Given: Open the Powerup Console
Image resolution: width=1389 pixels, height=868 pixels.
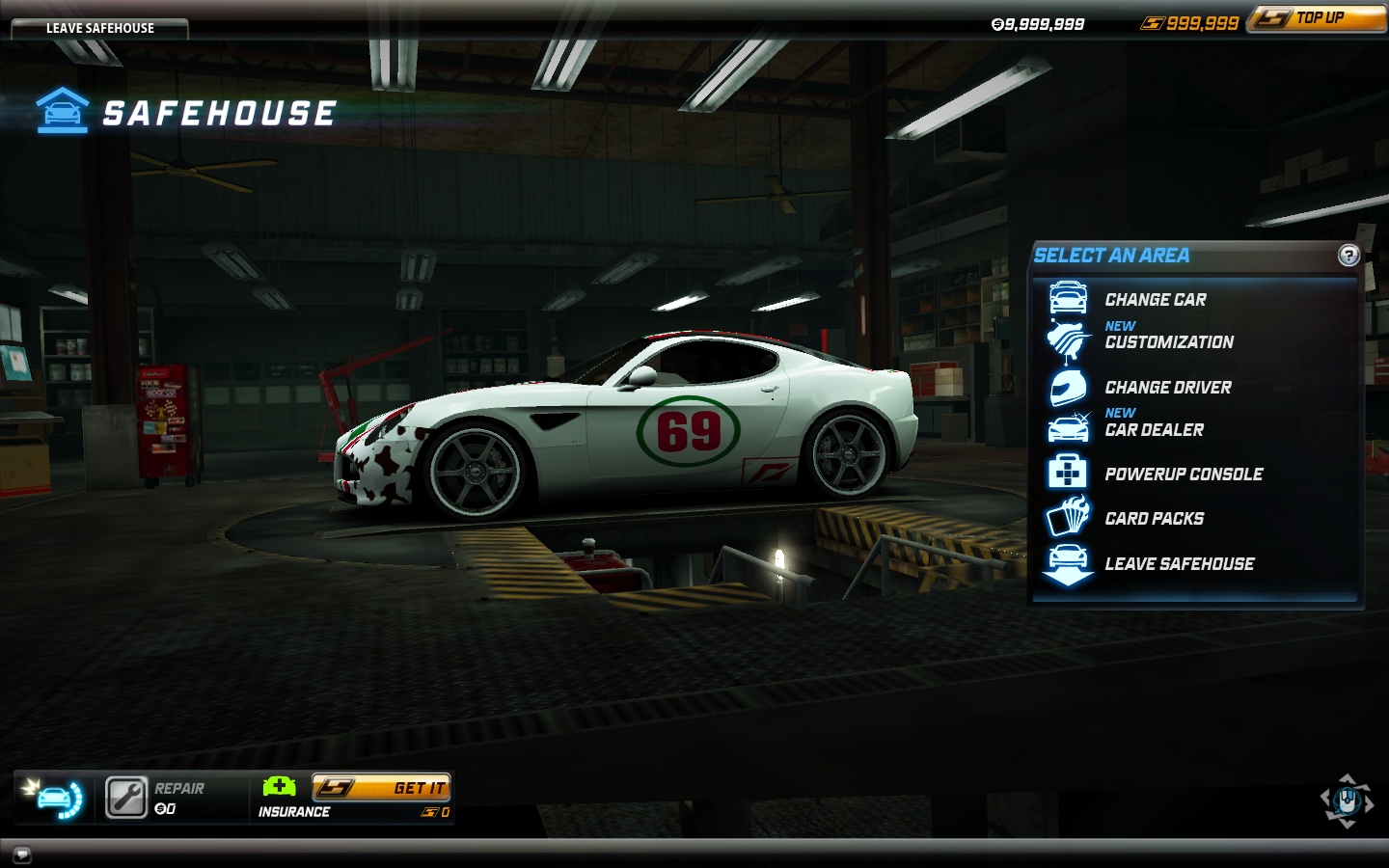Looking at the screenshot, I should pyautogui.click(x=1183, y=474).
